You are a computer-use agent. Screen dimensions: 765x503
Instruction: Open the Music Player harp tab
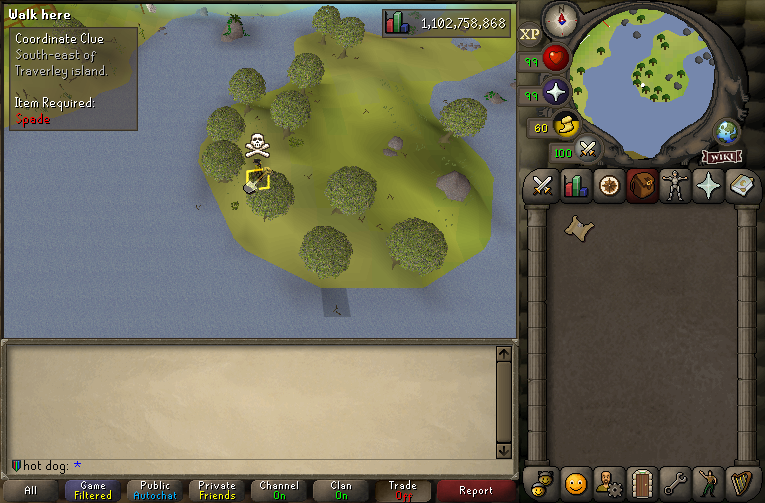[x=741, y=483]
